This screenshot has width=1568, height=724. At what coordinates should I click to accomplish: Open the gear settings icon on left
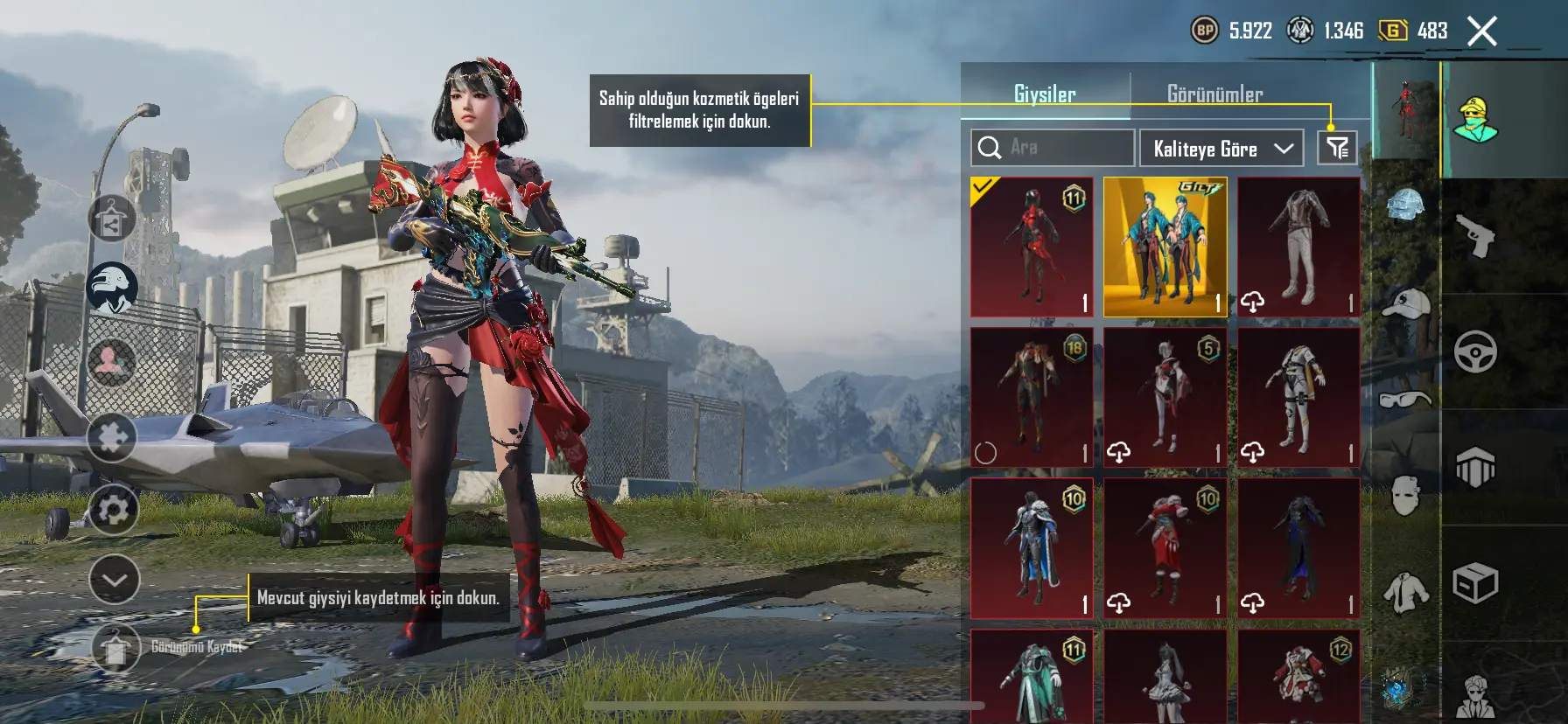pos(113,510)
